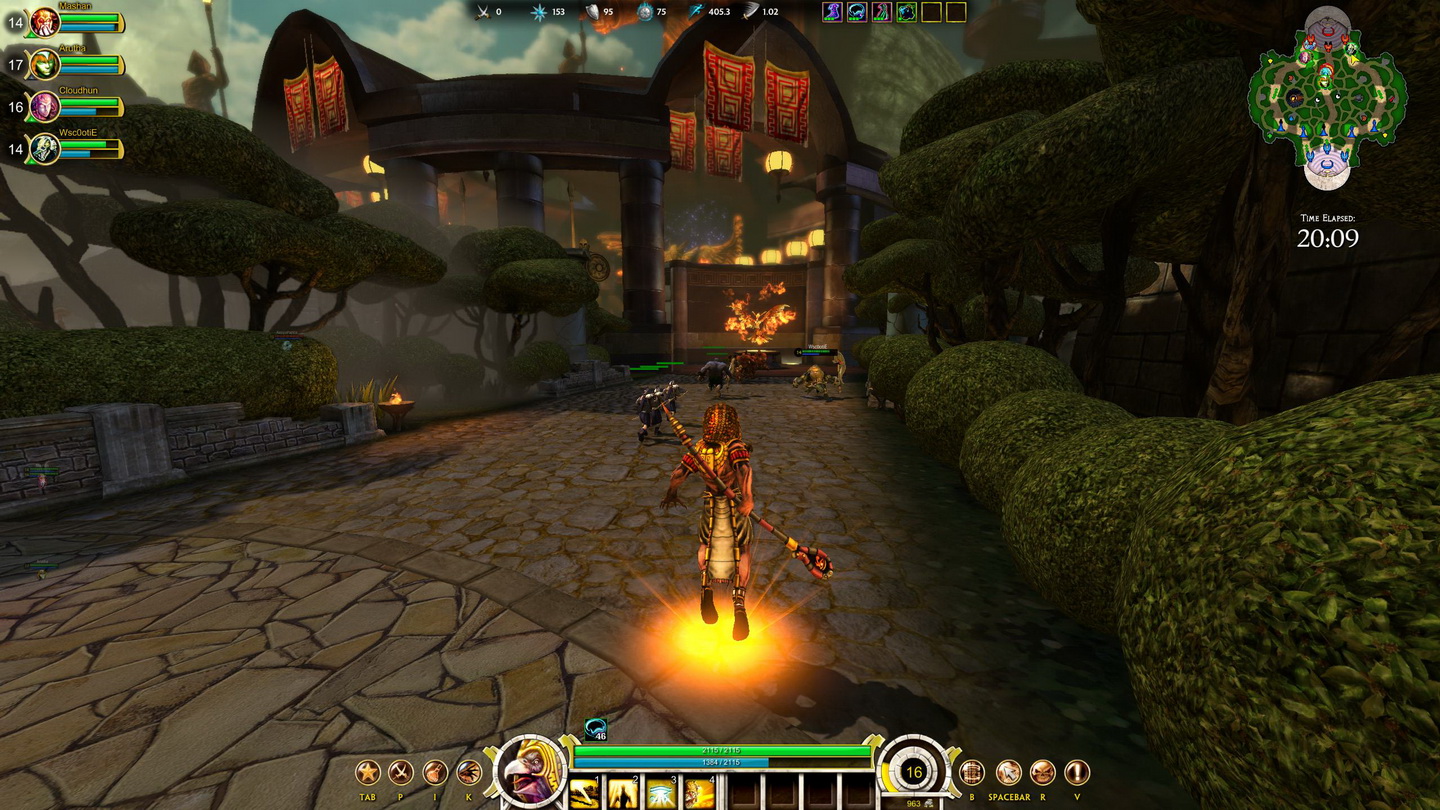Use the second ability glowing figure icon
This screenshot has height=810, width=1440.
[x=623, y=794]
